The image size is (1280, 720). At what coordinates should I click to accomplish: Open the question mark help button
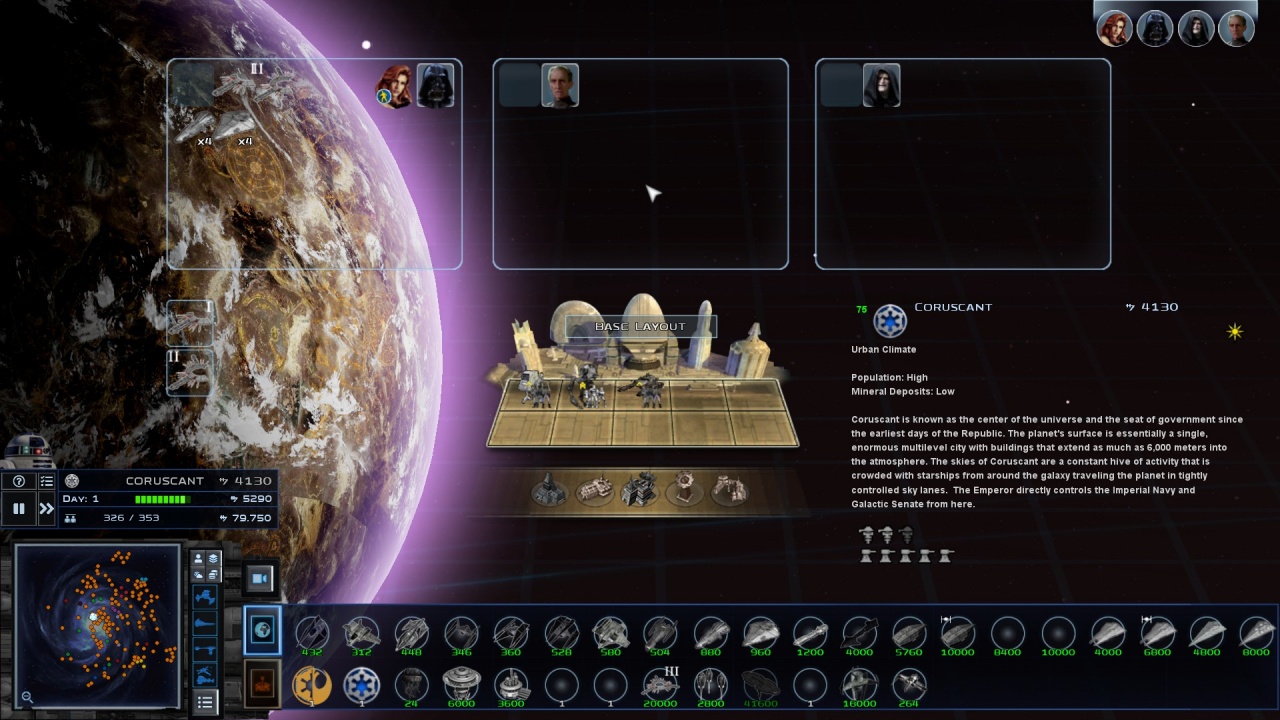pyautogui.click(x=18, y=481)
